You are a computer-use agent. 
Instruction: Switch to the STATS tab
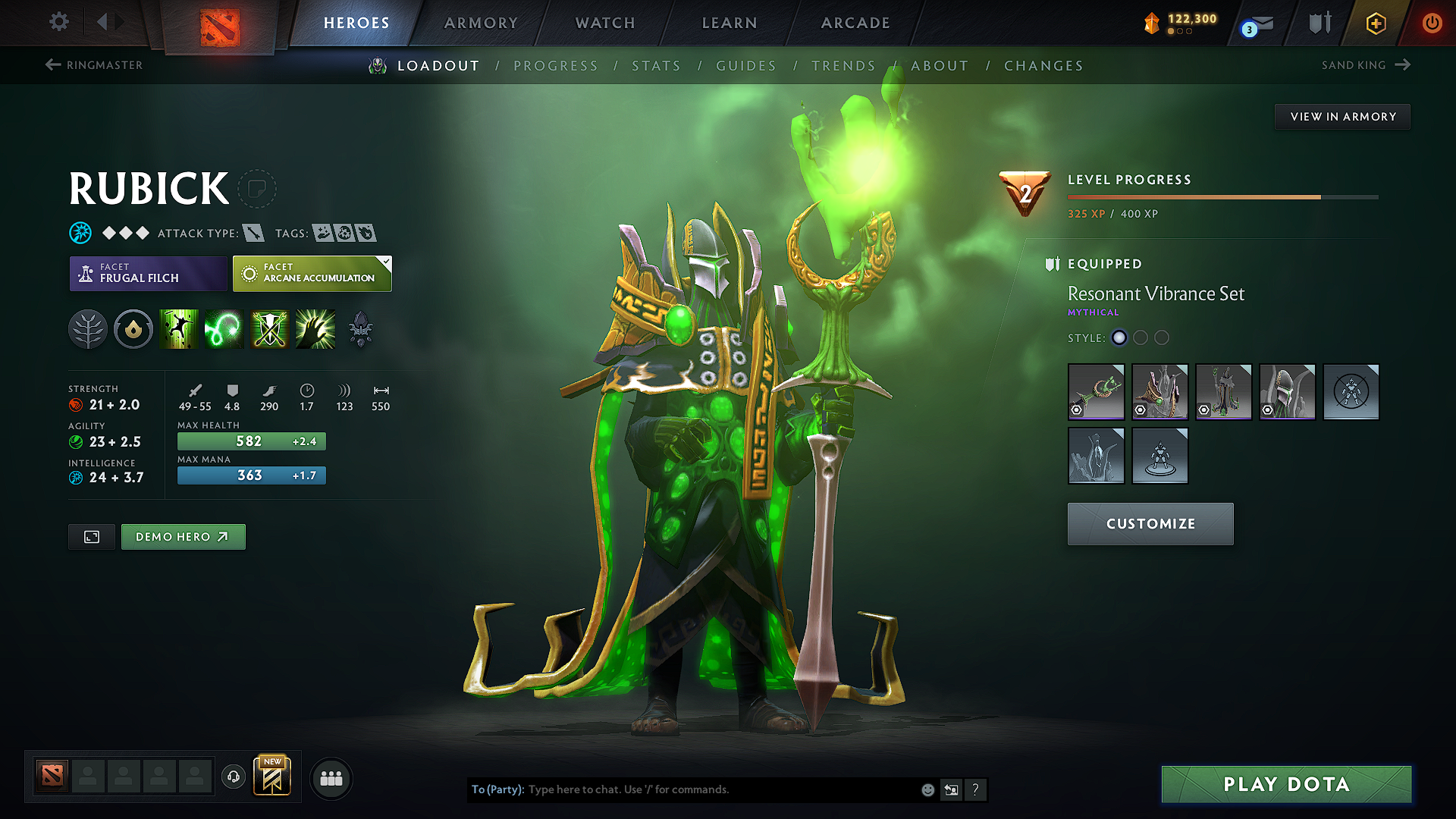coord(657,66)
